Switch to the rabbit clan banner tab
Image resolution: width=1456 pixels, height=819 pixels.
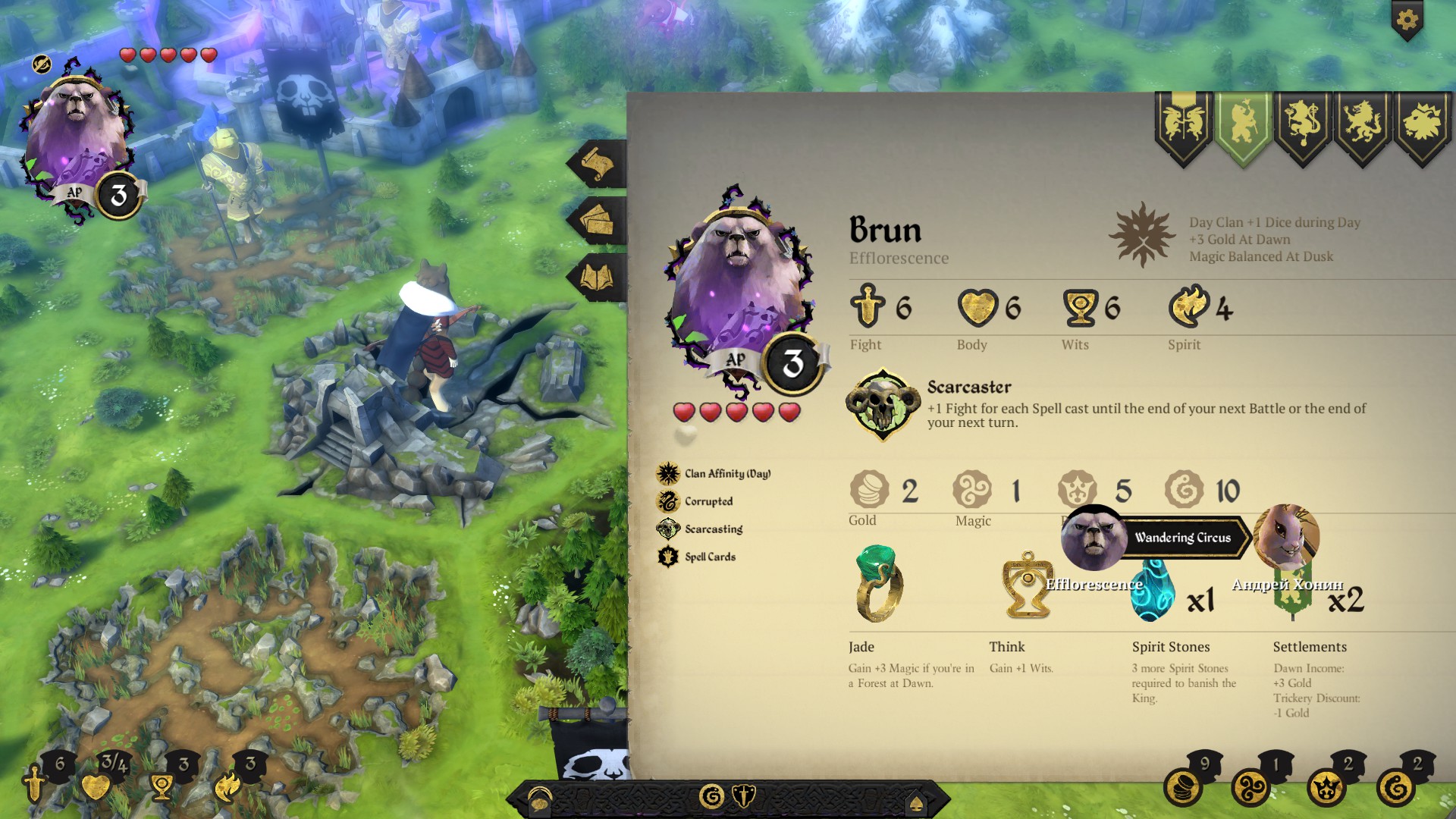point(1183,125)
